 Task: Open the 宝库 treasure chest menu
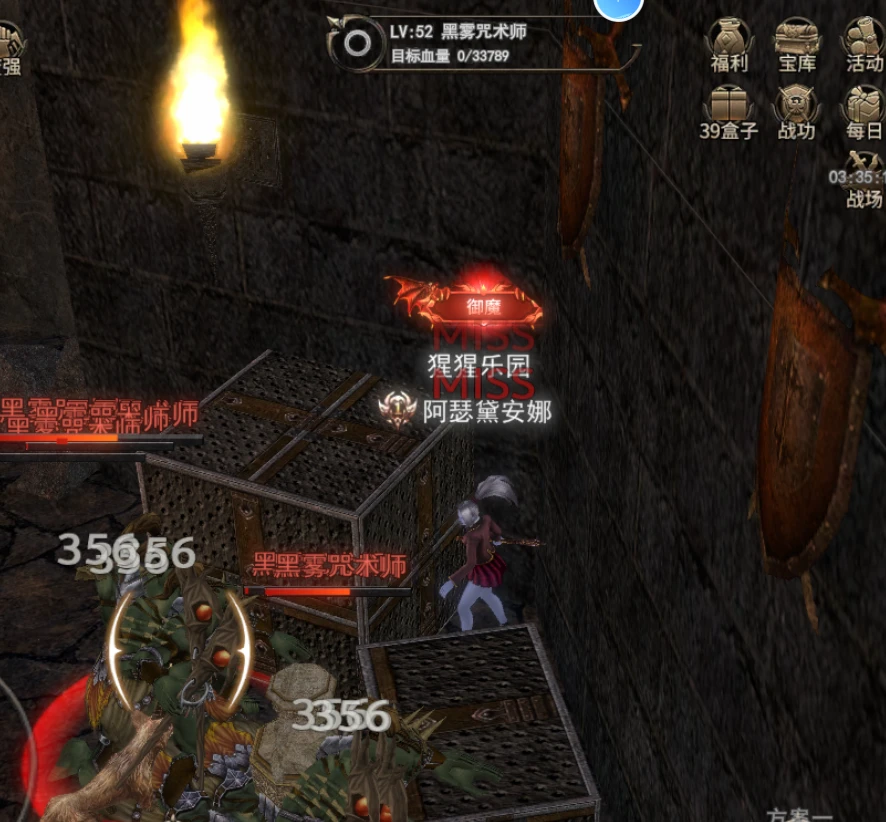coord(796,40)
